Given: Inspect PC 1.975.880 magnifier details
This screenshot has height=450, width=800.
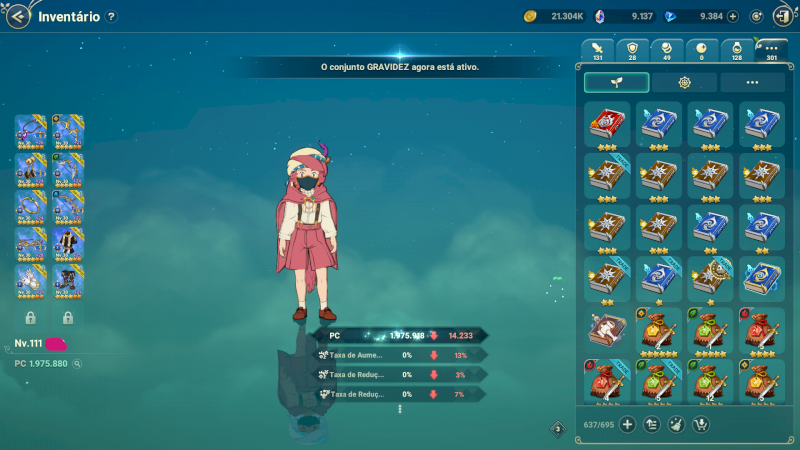Looking at the screenshot, I should [x=77, y=364].
